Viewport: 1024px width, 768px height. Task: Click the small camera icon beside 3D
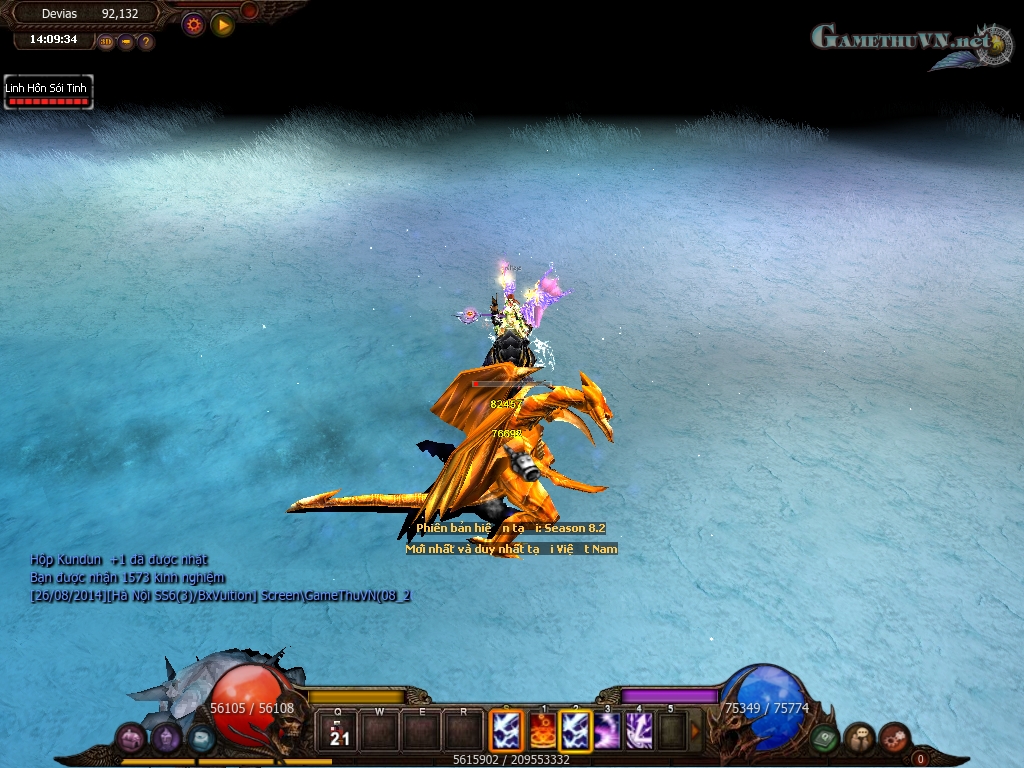(126, 42)
